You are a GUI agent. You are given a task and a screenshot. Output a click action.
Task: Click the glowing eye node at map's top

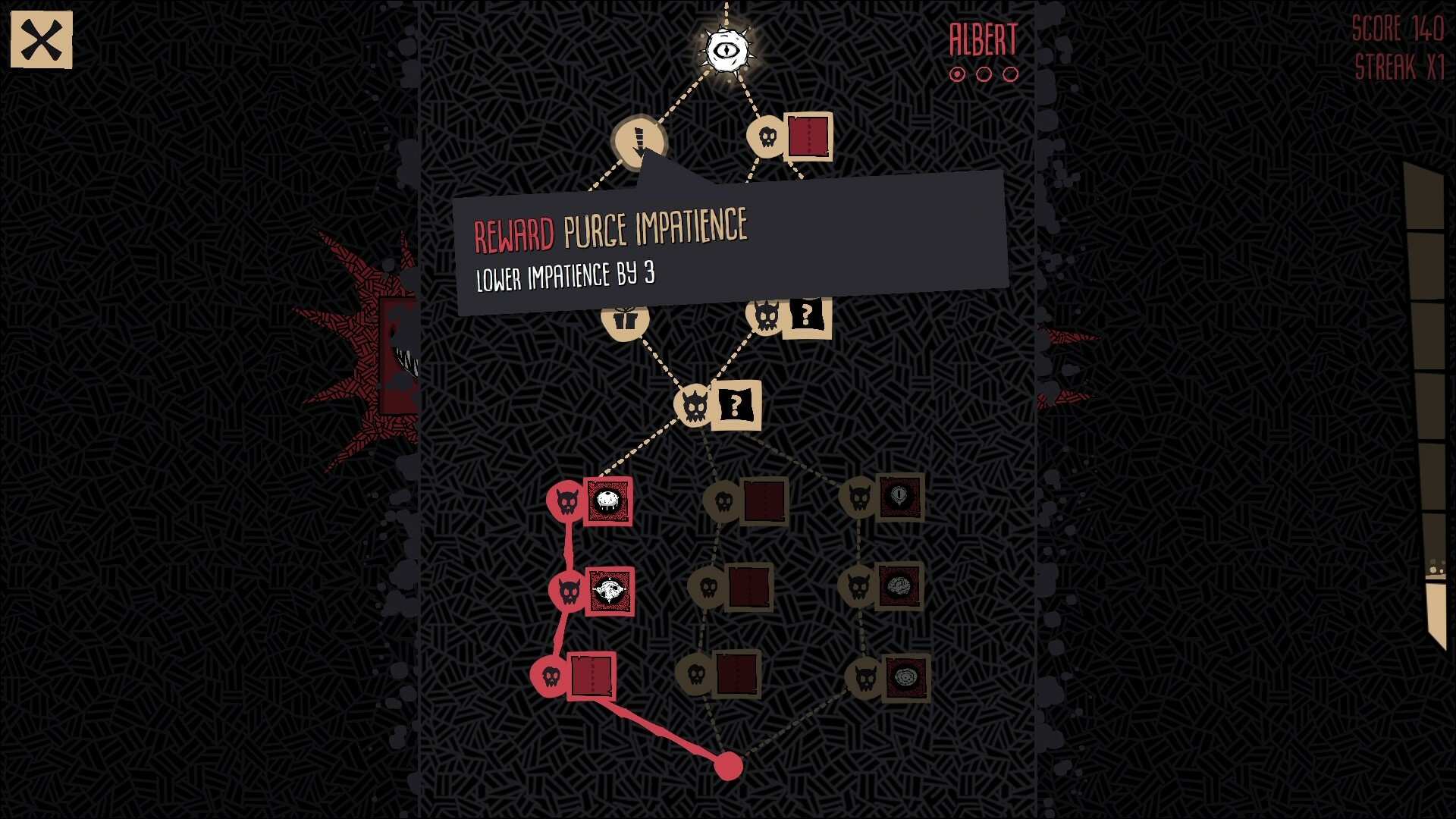click(x=726, y=49)
